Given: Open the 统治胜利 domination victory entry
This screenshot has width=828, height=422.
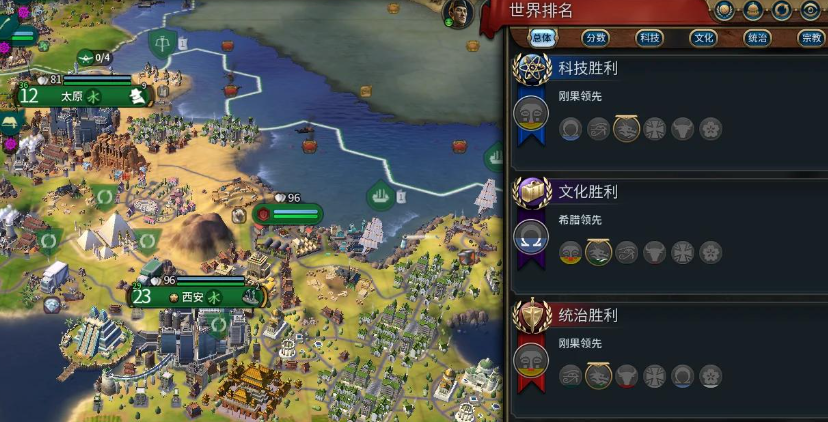Looking at the screenshot, I should pyautogui.click(x=588, y=315).
